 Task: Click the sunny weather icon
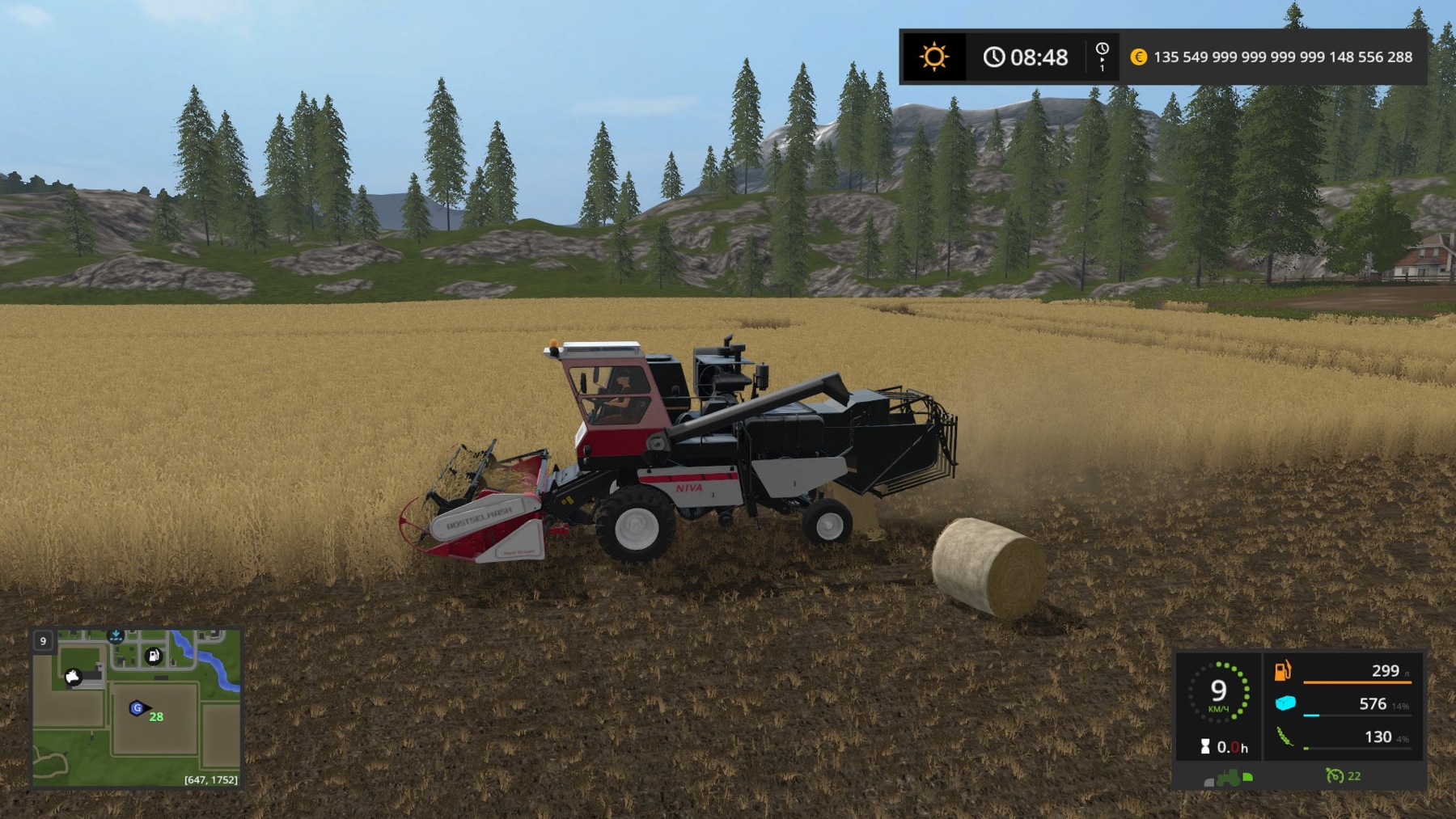point(933,57)
